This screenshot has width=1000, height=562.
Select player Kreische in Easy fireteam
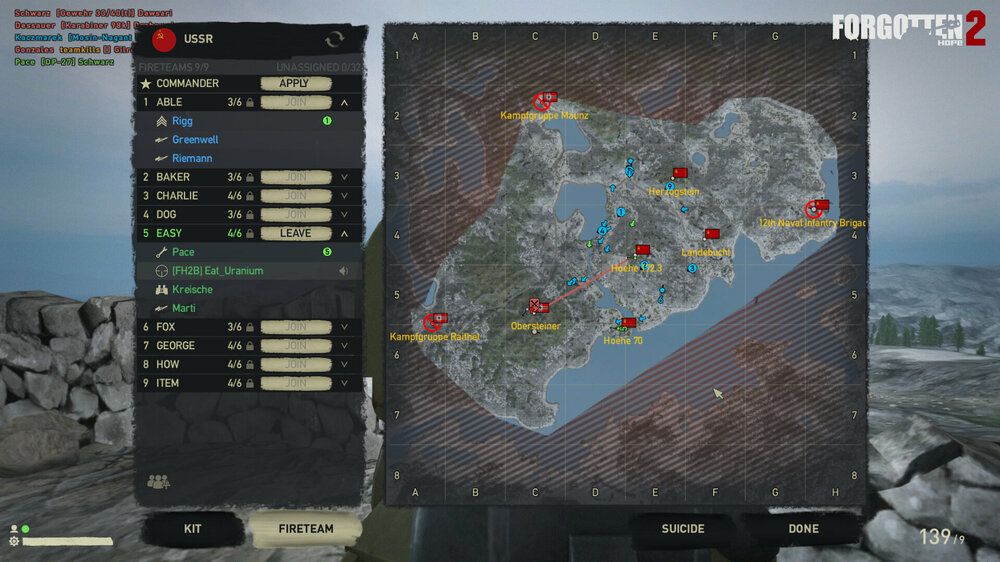pos(192,289)
